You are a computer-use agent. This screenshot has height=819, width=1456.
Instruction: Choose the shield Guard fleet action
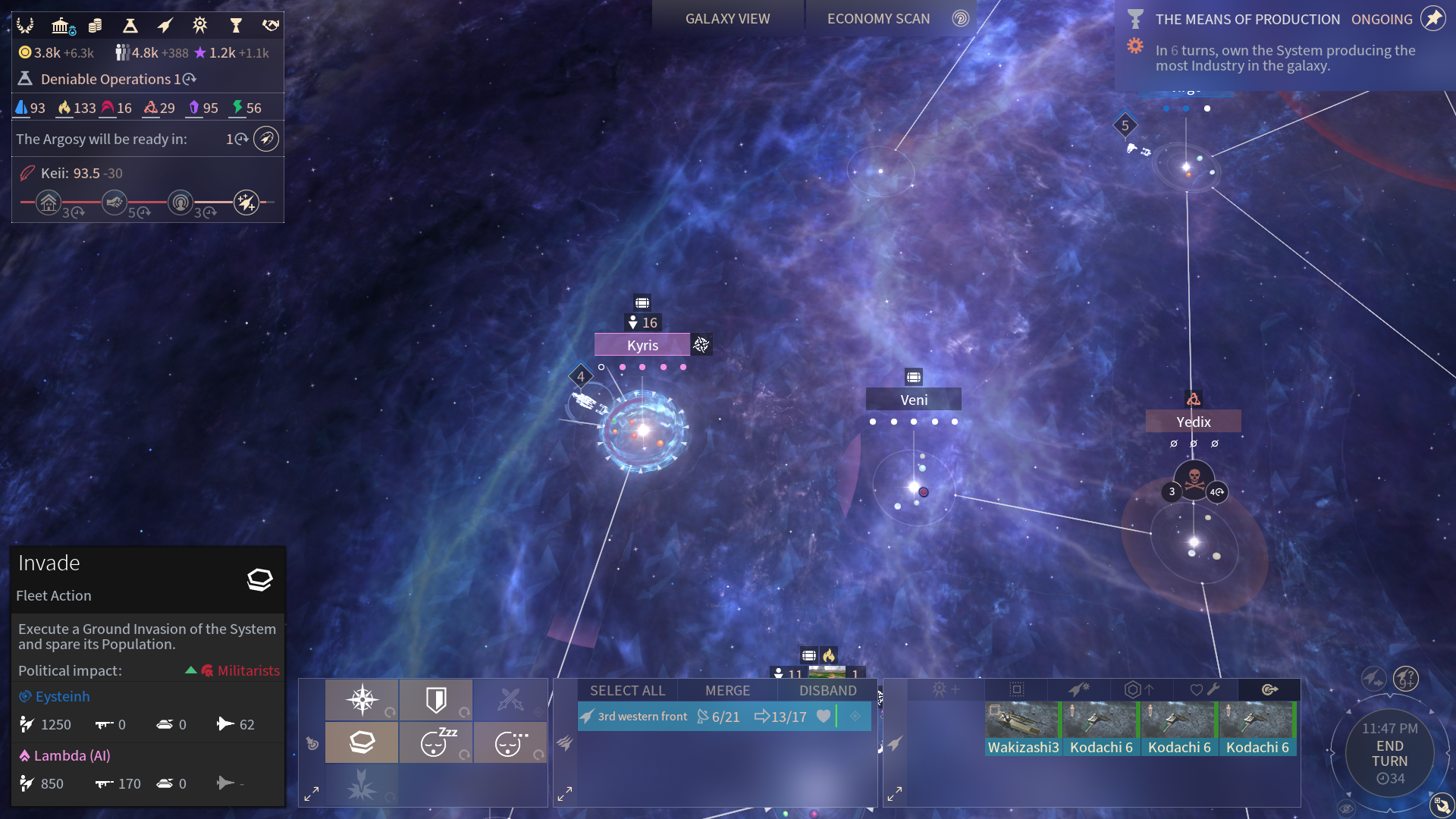[x=436, y=700]
